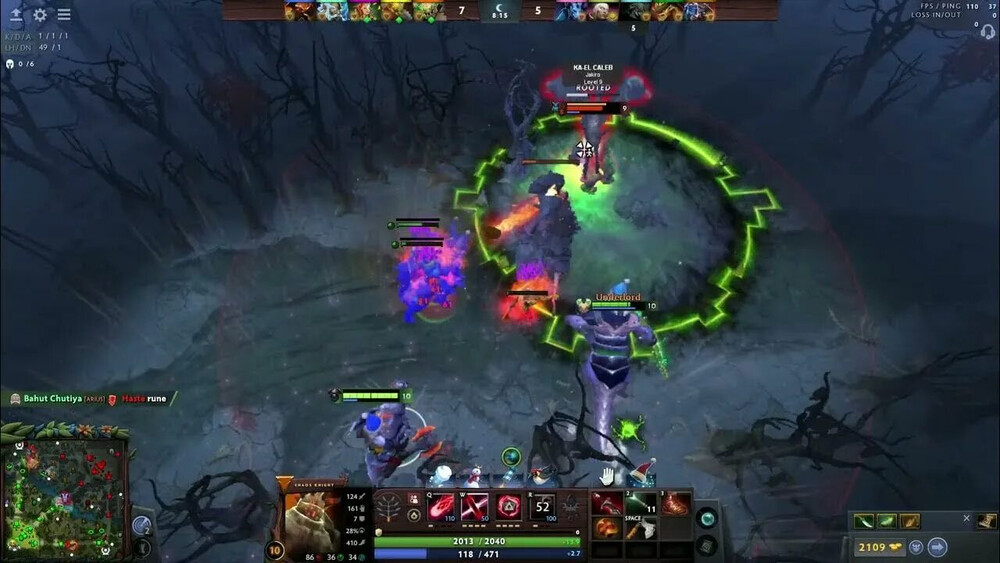Click the hero level 10 badge

click(275, 549)
